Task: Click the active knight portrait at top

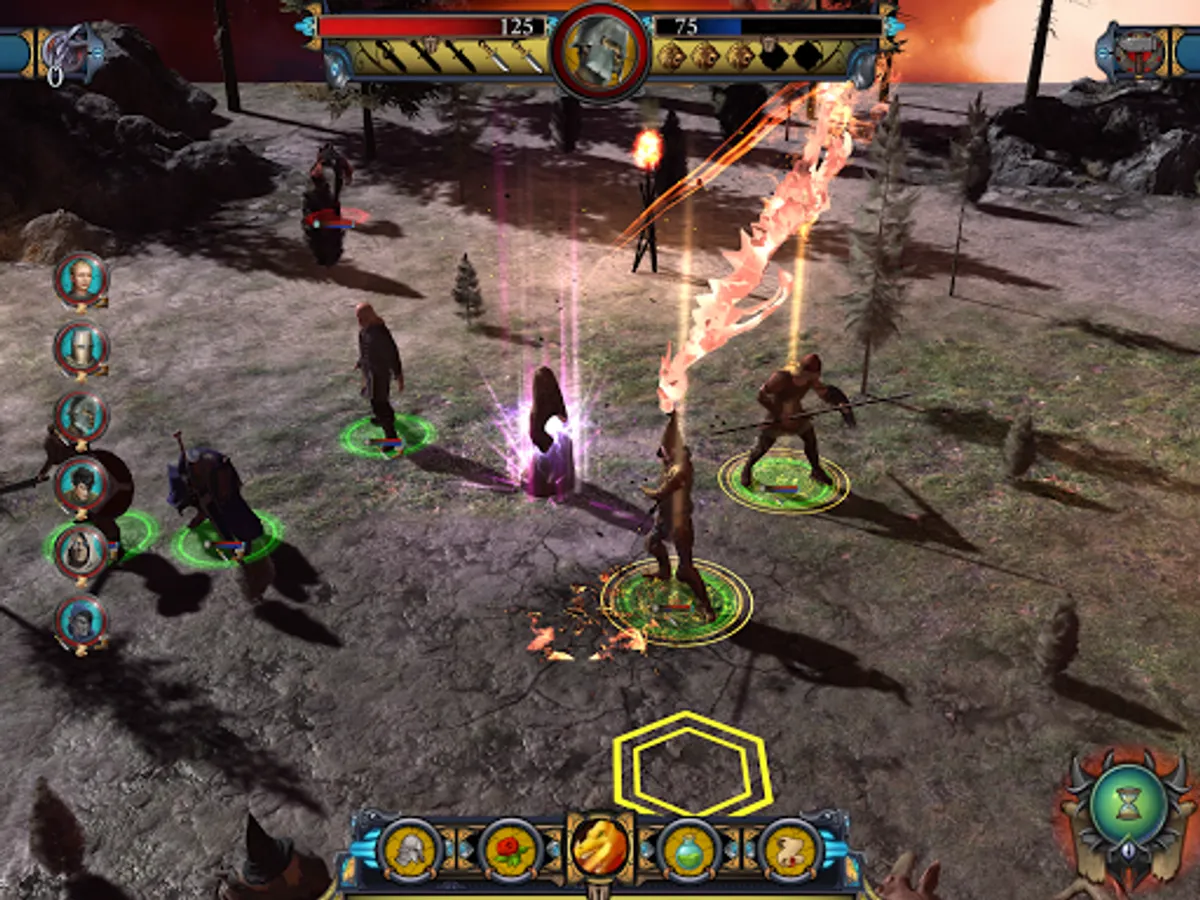Action: [x=599, y=50]
